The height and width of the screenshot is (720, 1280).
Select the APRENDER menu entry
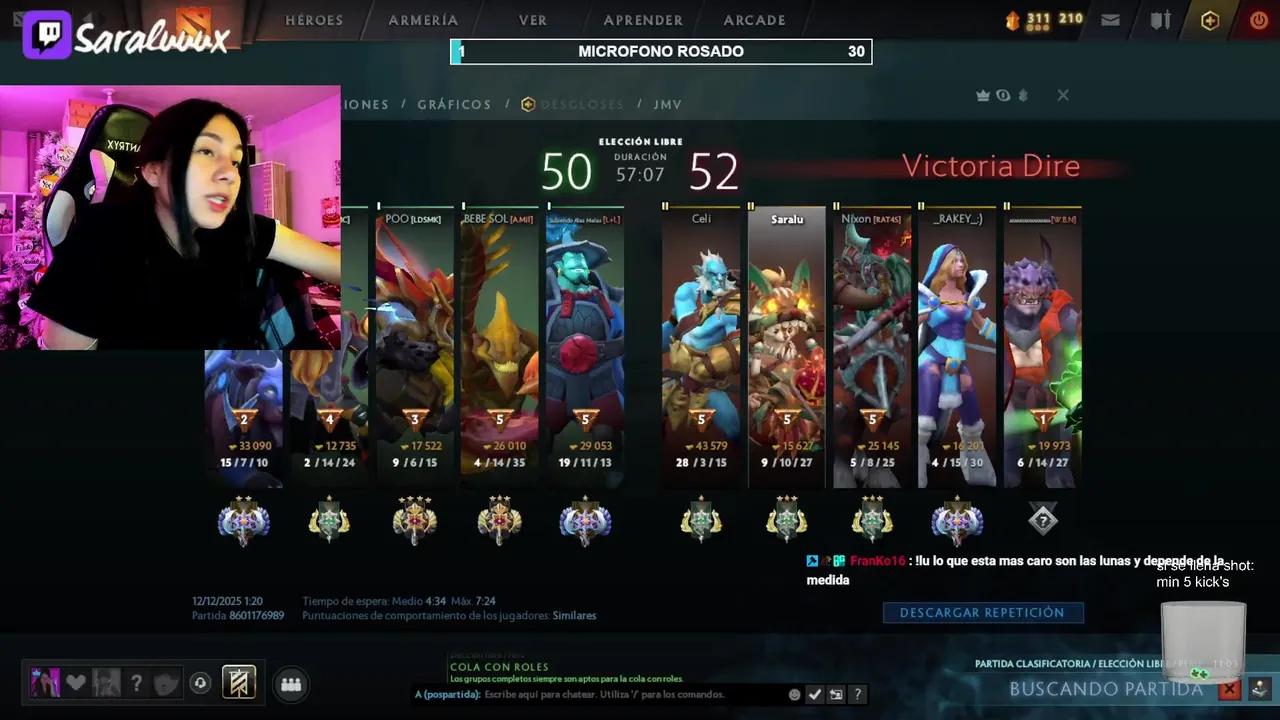[643, 20]
